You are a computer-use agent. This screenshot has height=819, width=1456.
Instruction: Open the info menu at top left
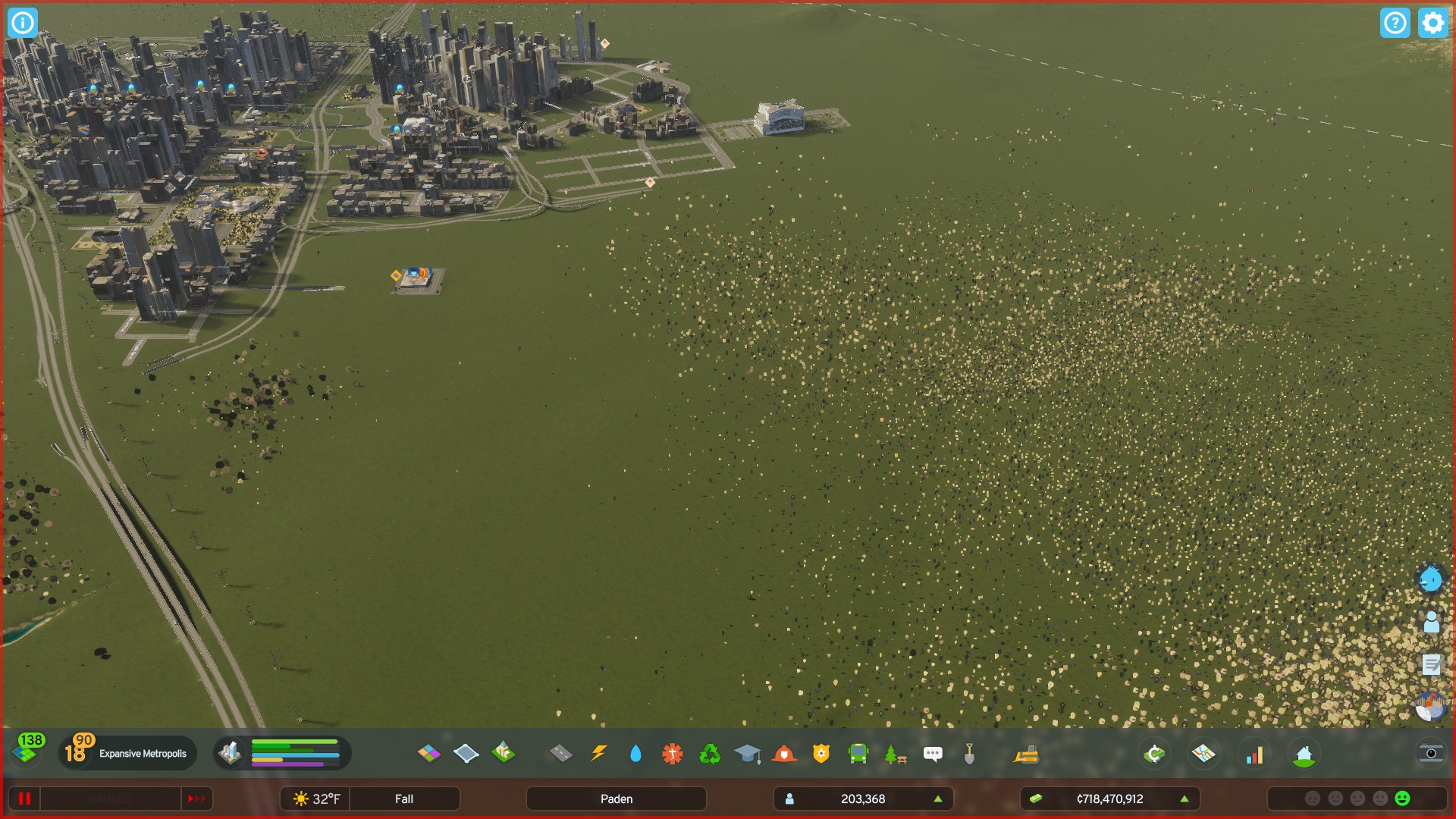pos(23,23)
